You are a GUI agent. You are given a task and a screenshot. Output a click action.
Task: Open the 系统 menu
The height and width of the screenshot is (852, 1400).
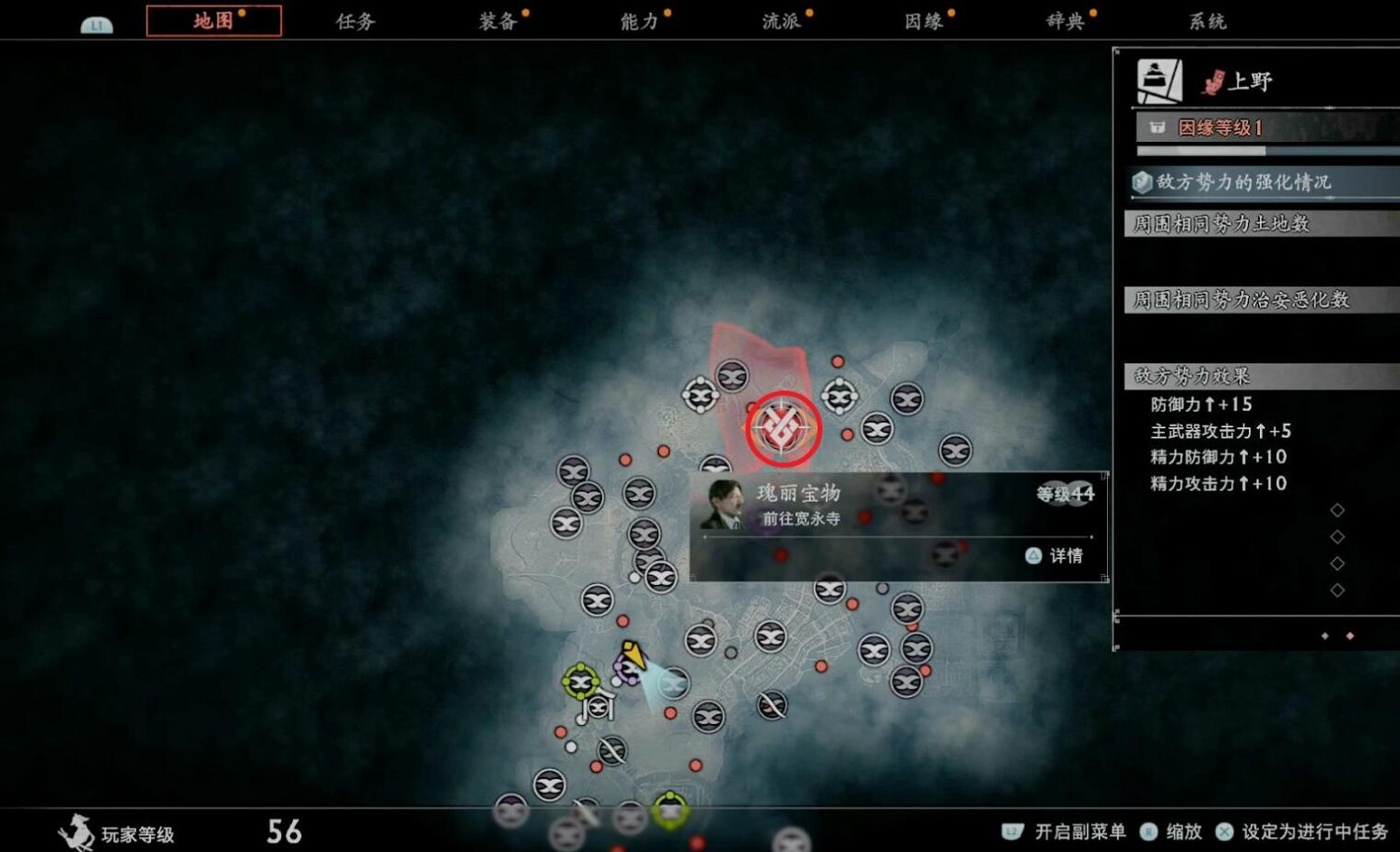click(1207, 21)
